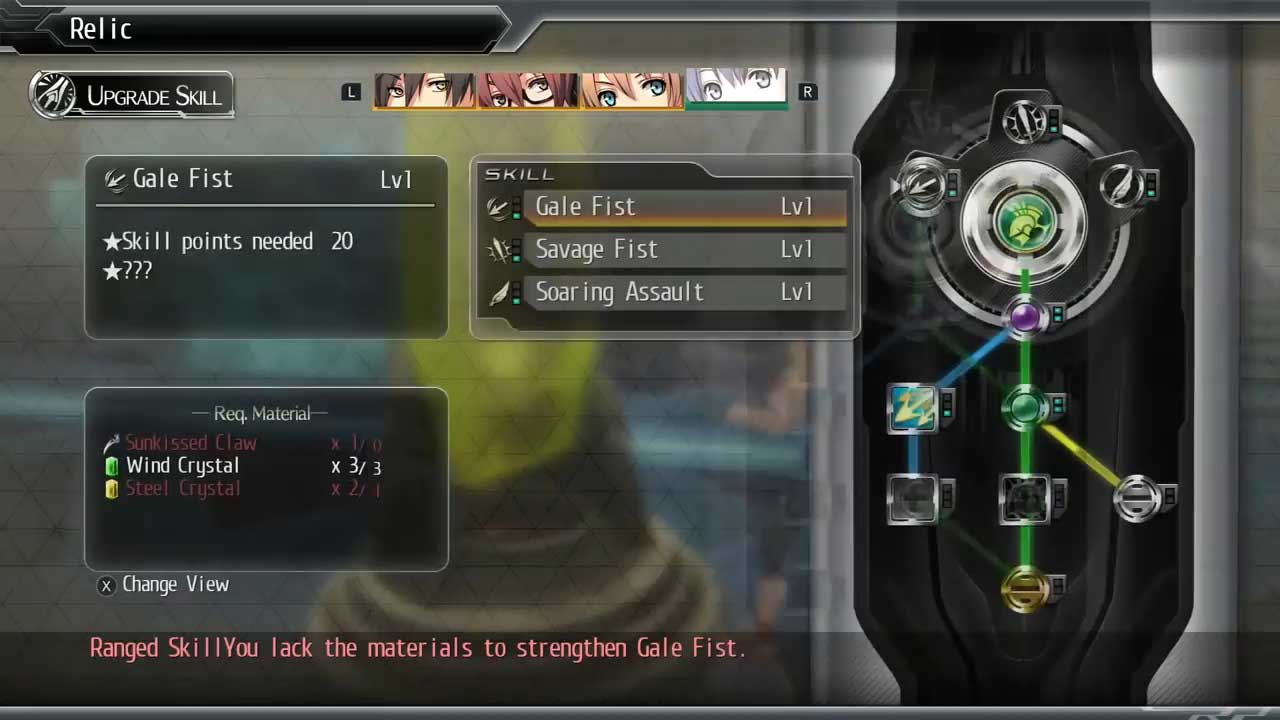
Task: Select Gale Fist in the skill list
Action: [x=684, y=207]
